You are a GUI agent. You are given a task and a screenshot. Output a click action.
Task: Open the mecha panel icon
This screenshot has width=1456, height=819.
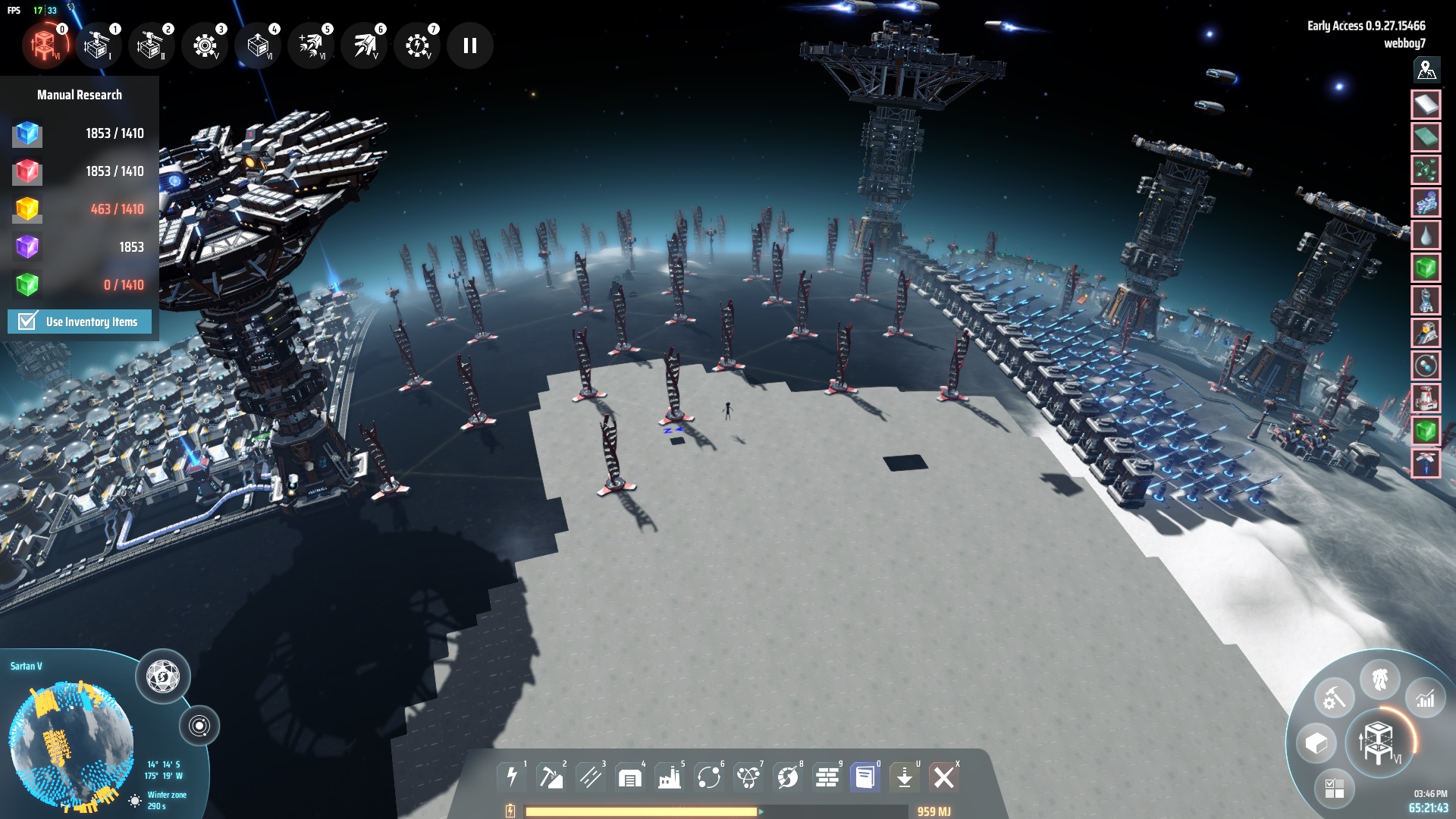(x=1379, y=679)
